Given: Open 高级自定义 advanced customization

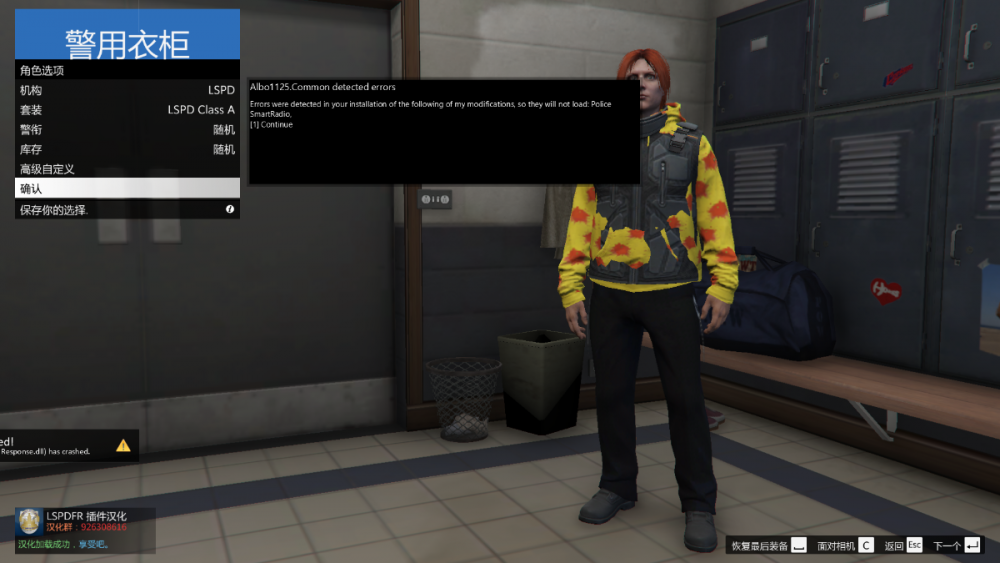Looking at the screenshot, I should pos(127,169).
